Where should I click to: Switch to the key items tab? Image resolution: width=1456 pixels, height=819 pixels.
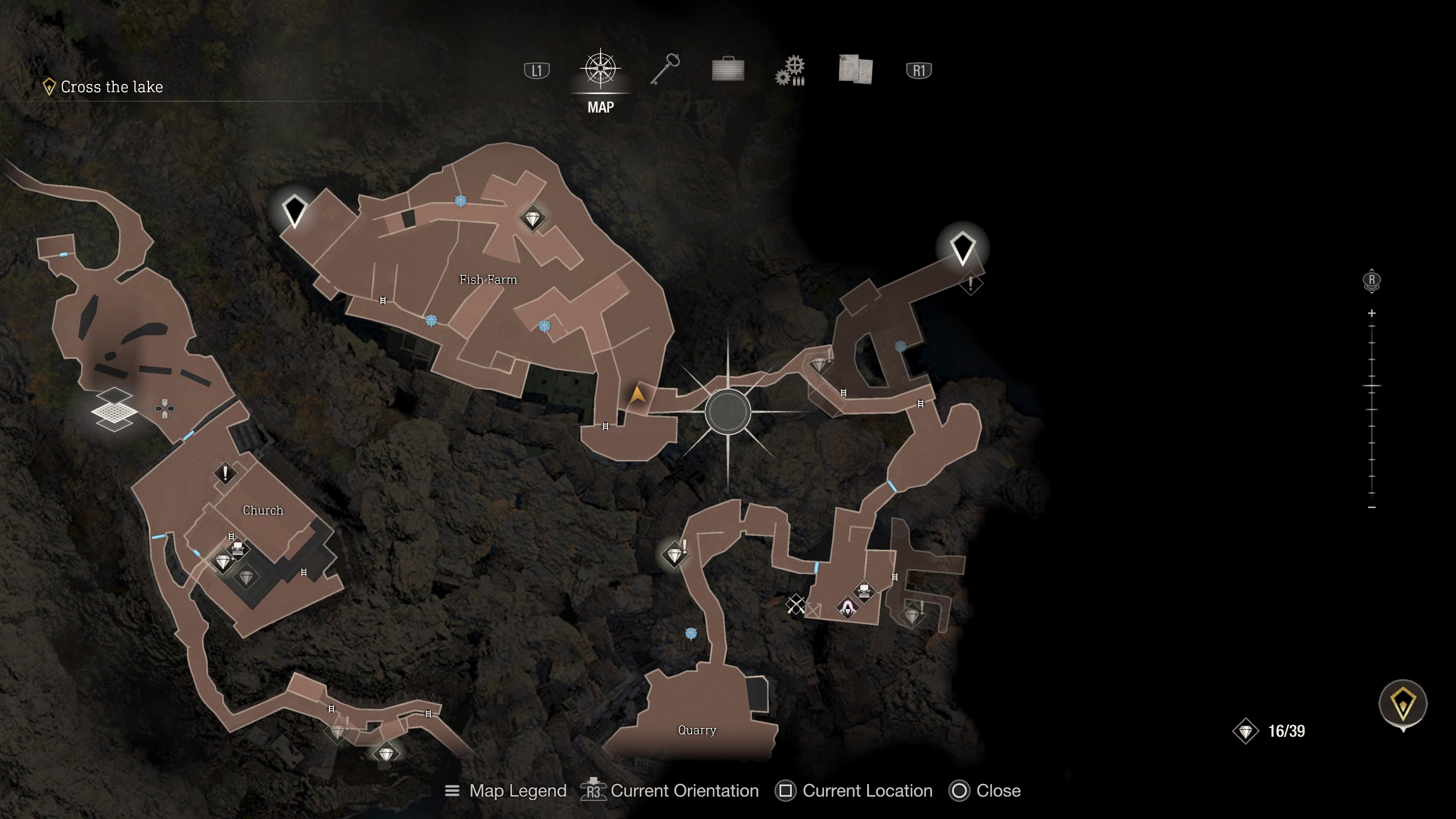click(665, 69)
